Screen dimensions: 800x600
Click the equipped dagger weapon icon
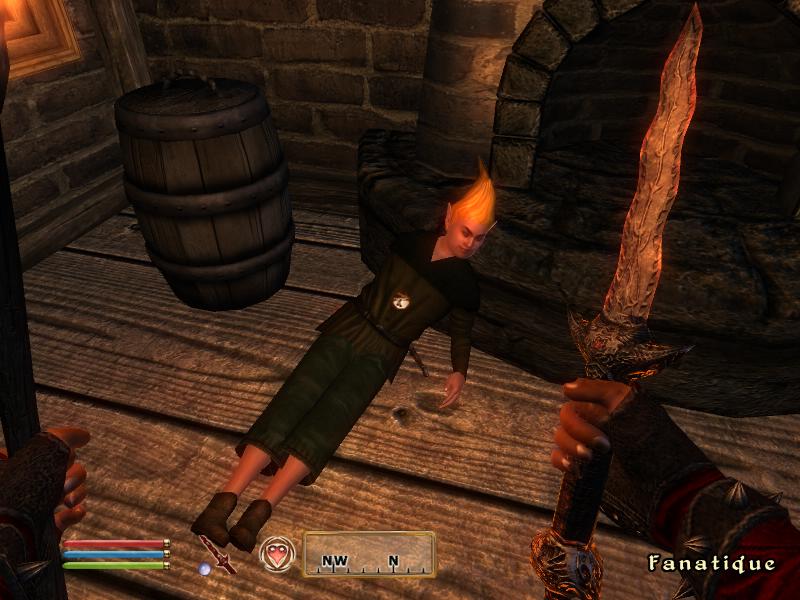(x=217, y=553)
